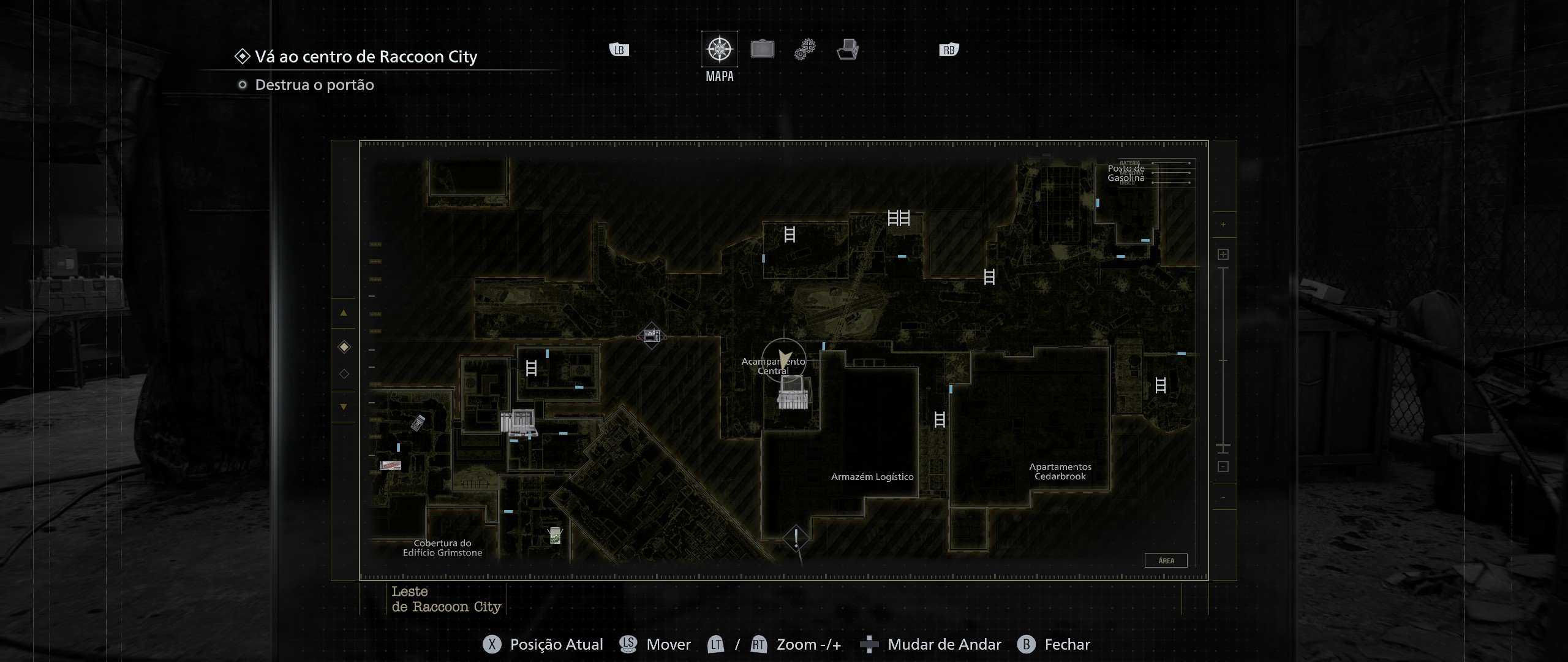Select the highlighted current floor diamond
The height and width of the screenshot is (662, 1568).
tap(344, 348)
